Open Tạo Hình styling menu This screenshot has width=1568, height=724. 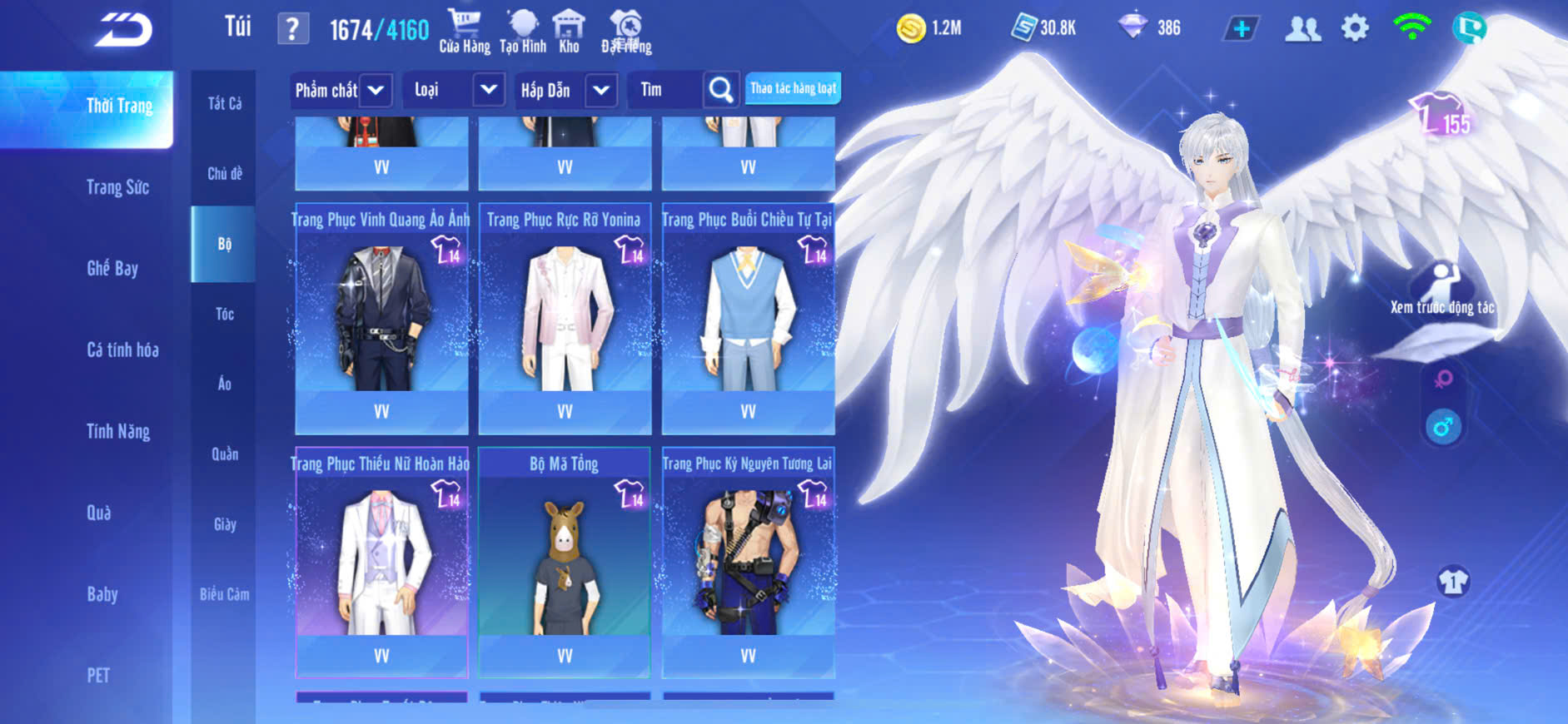523,31
